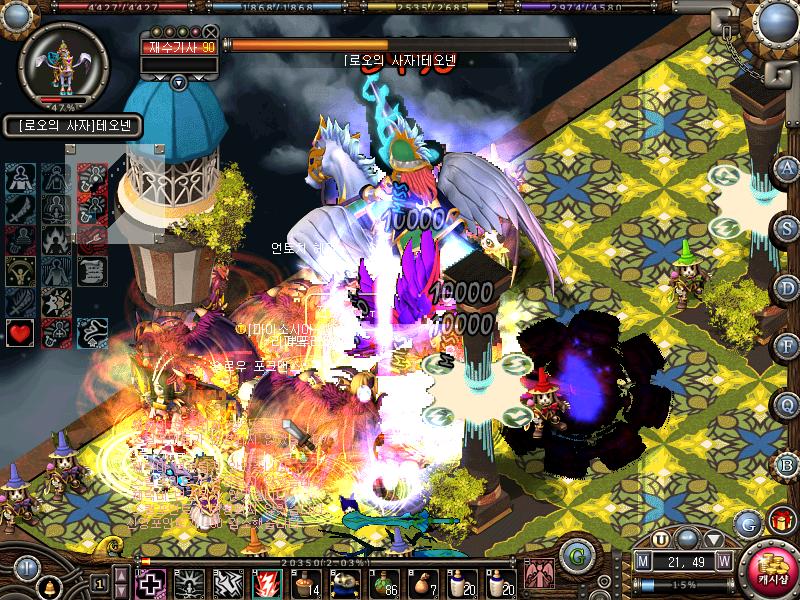This screenshot has width=800, height=600.
Task: Toggle the M map button
Action: coord(643,560)
